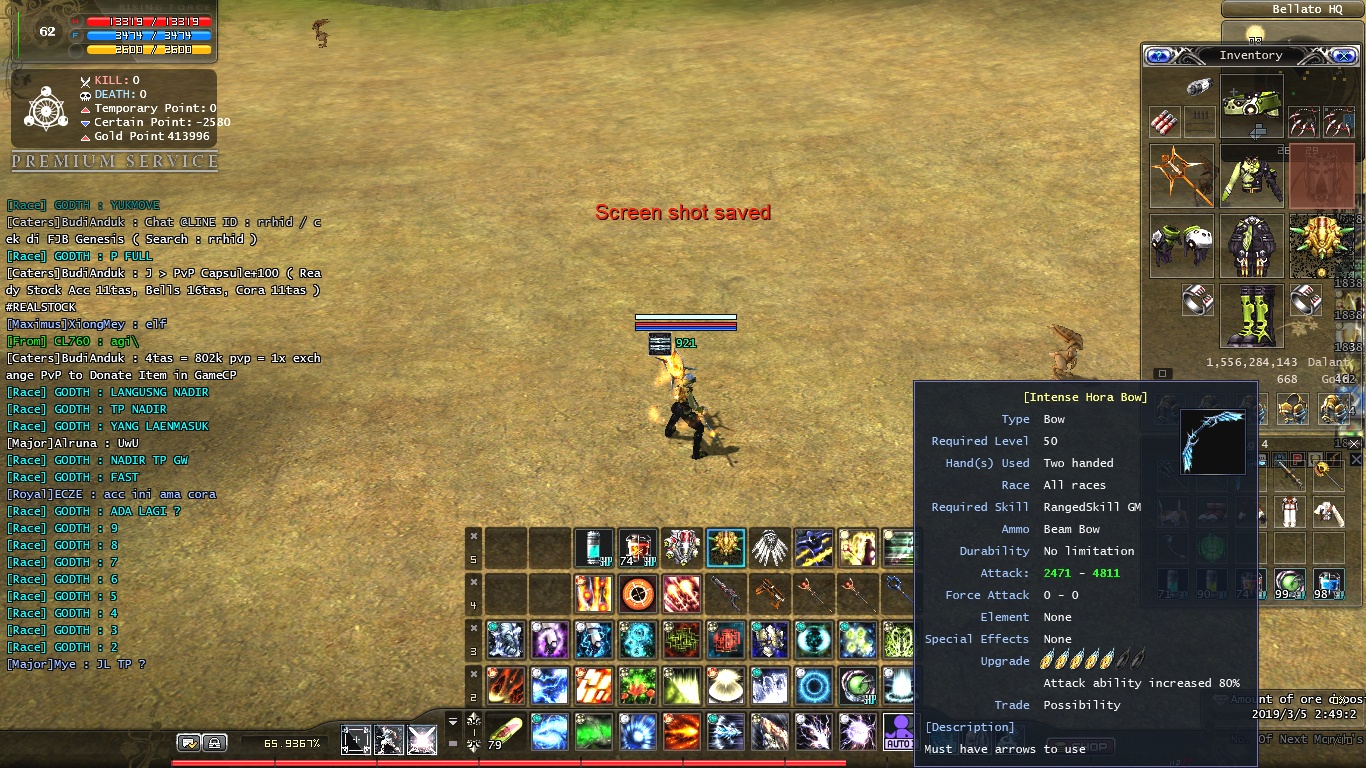Click the up arrow to switch hotbar rows
This screenshot has width=1366, height=768.
click(x=473, y=720)
